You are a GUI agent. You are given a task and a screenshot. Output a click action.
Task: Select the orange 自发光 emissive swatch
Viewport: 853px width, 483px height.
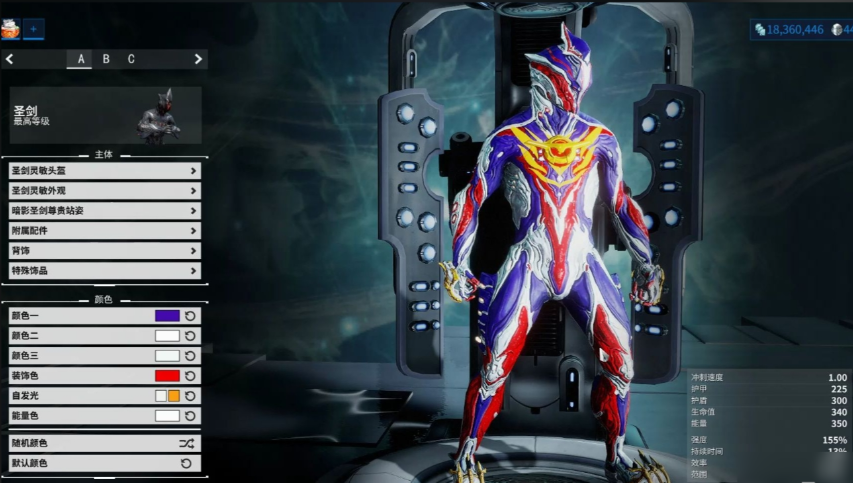point(173,396)
